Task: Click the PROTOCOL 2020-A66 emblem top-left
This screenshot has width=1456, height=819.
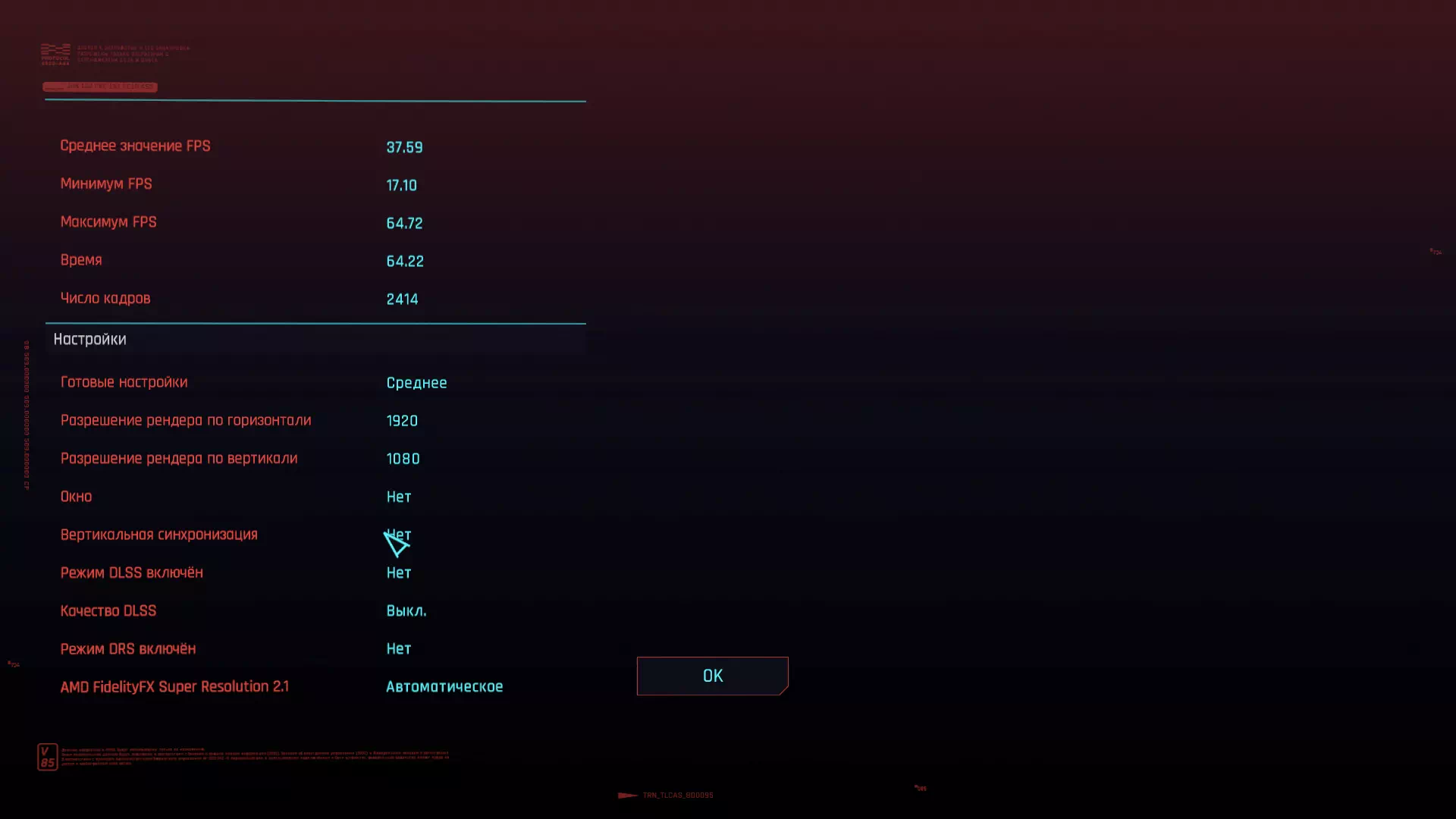Action: 53,55
